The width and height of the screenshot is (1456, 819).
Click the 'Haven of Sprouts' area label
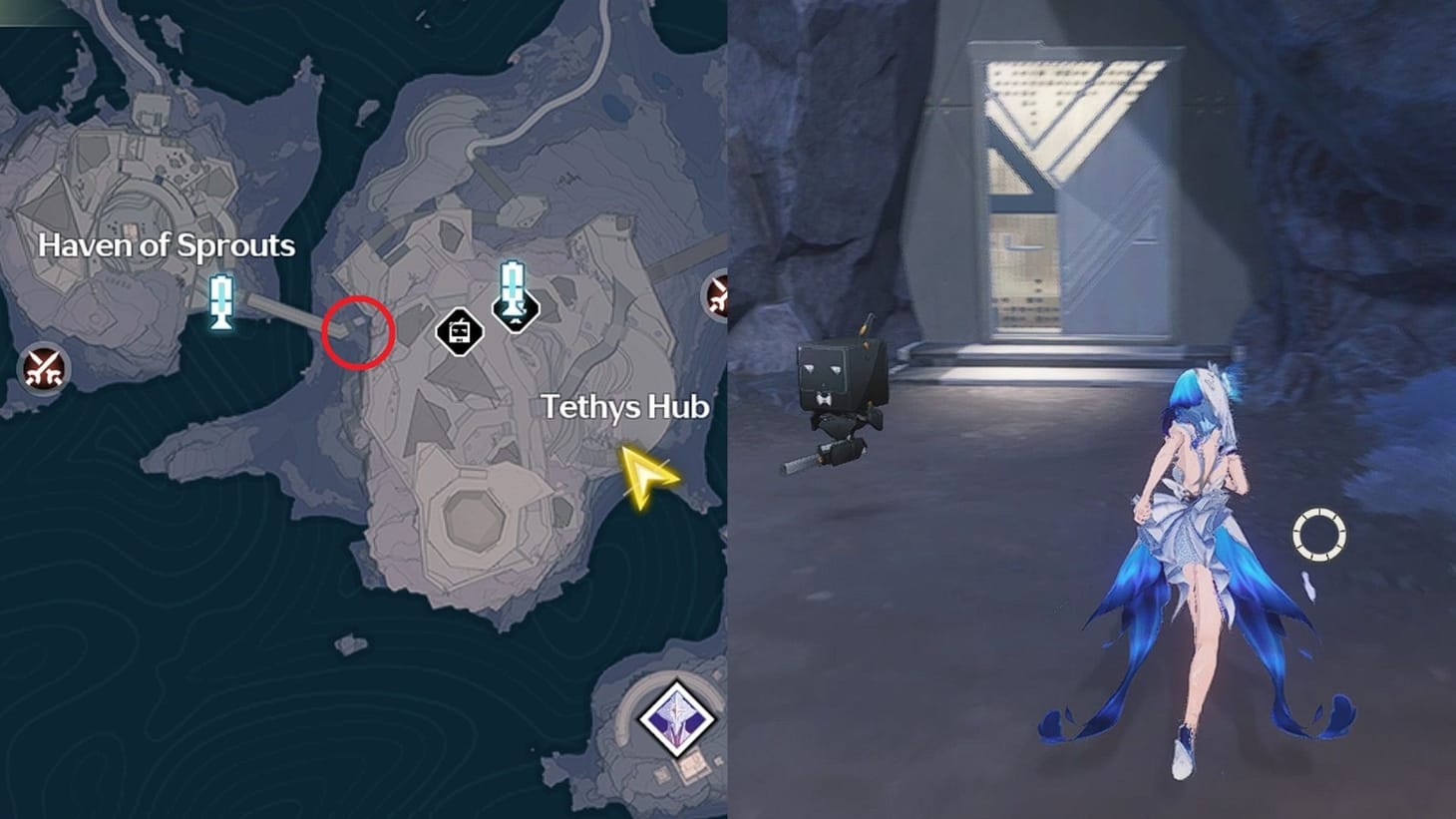click(x=168, y=245)
